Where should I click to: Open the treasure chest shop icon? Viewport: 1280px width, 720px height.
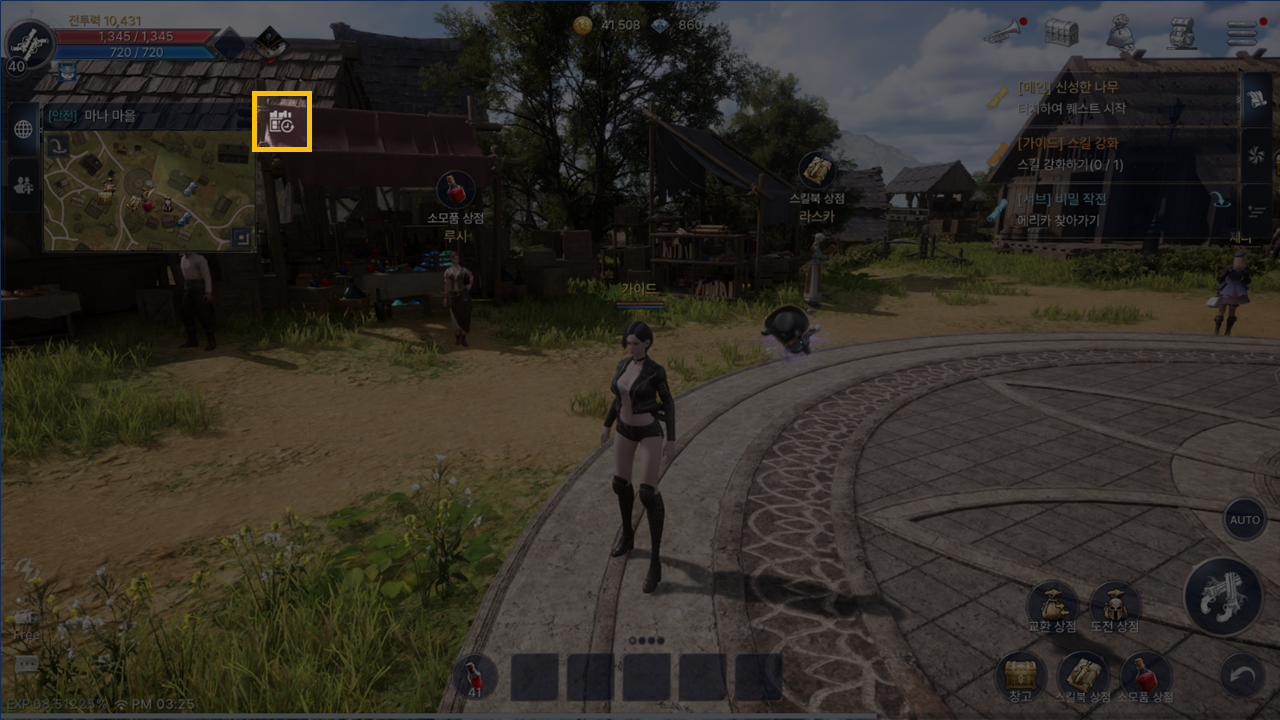coord(1061,32)
